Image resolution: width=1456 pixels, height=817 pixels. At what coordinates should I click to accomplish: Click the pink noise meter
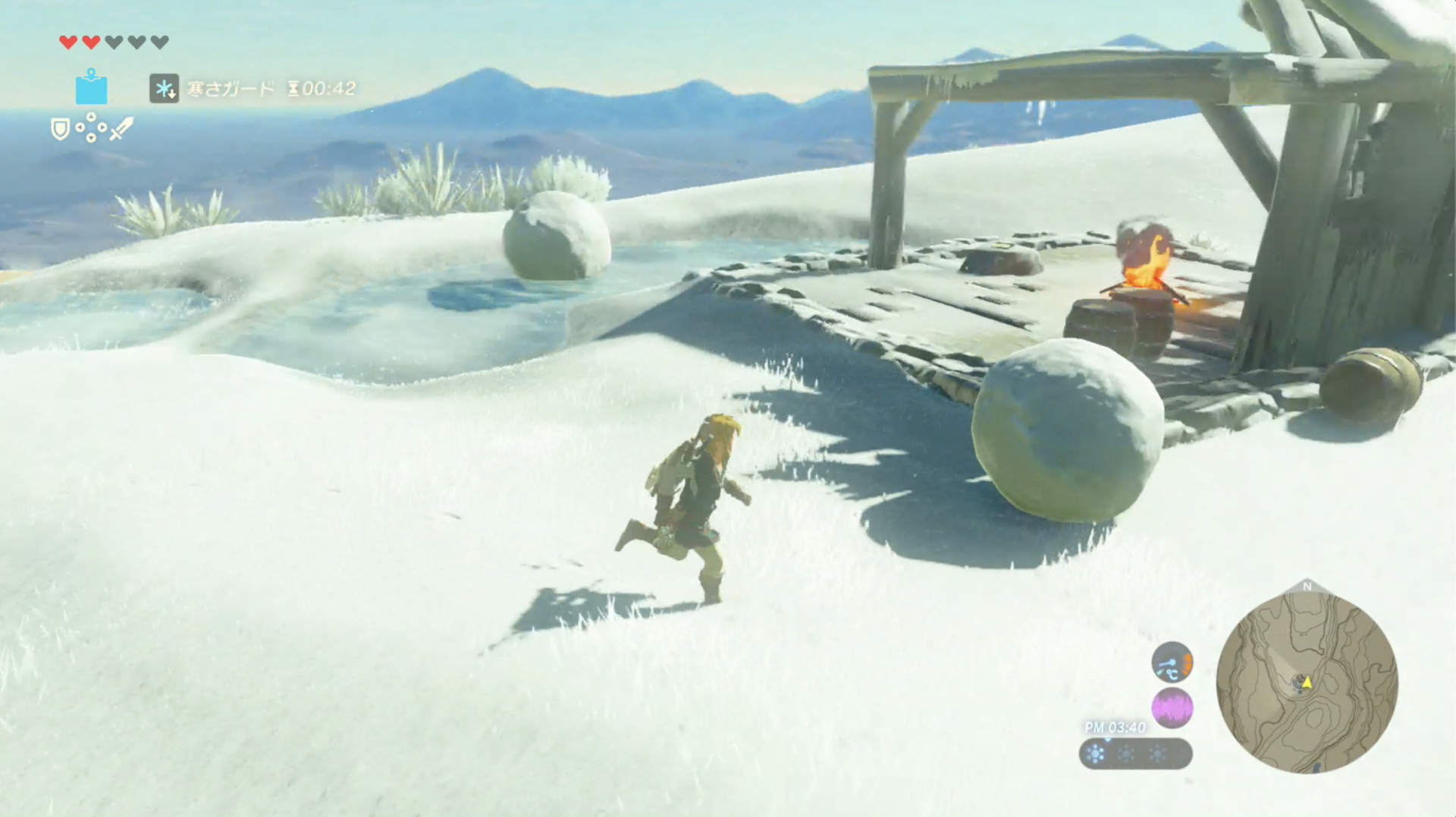tap(1172, 708)
